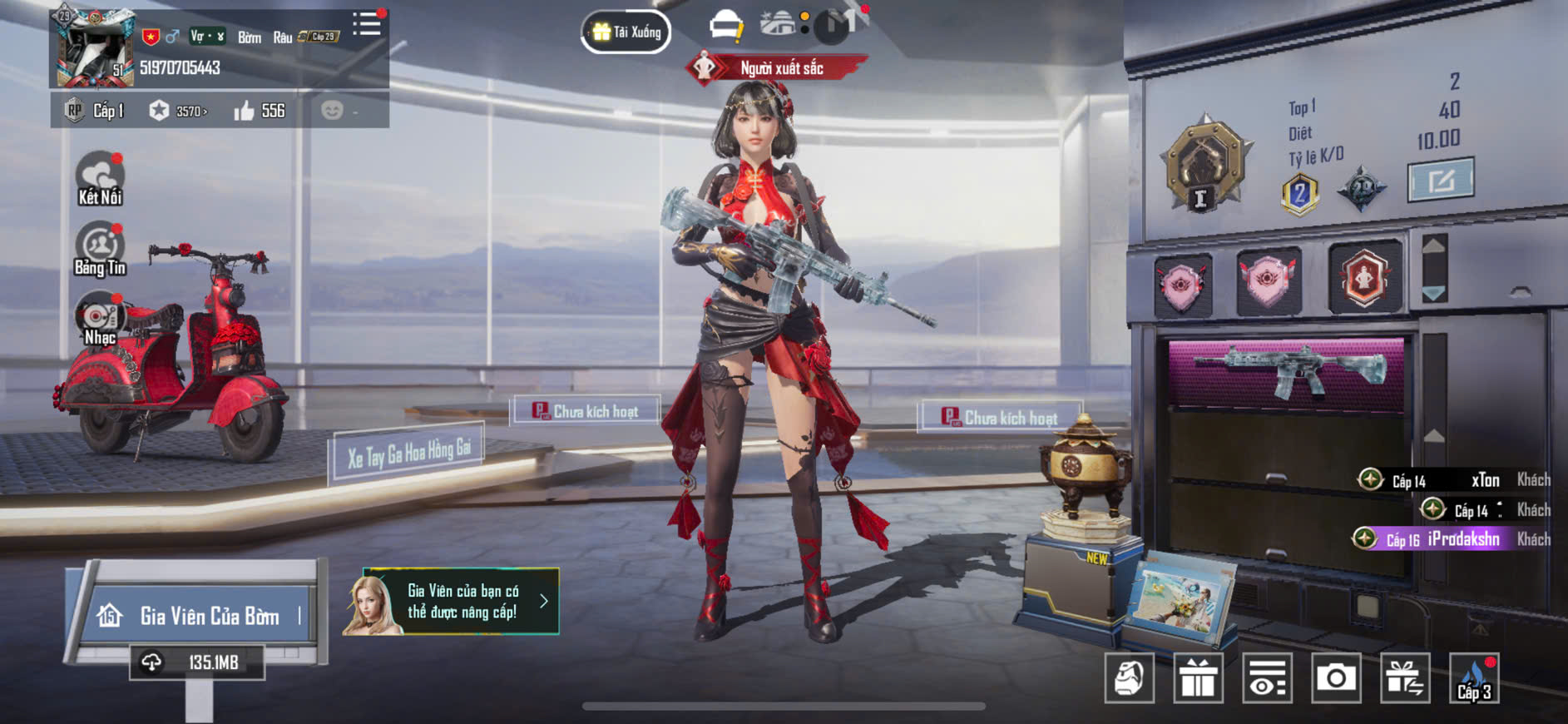Tap the home upgrade notification banner
1568x724 pixels.
[452, 602]
